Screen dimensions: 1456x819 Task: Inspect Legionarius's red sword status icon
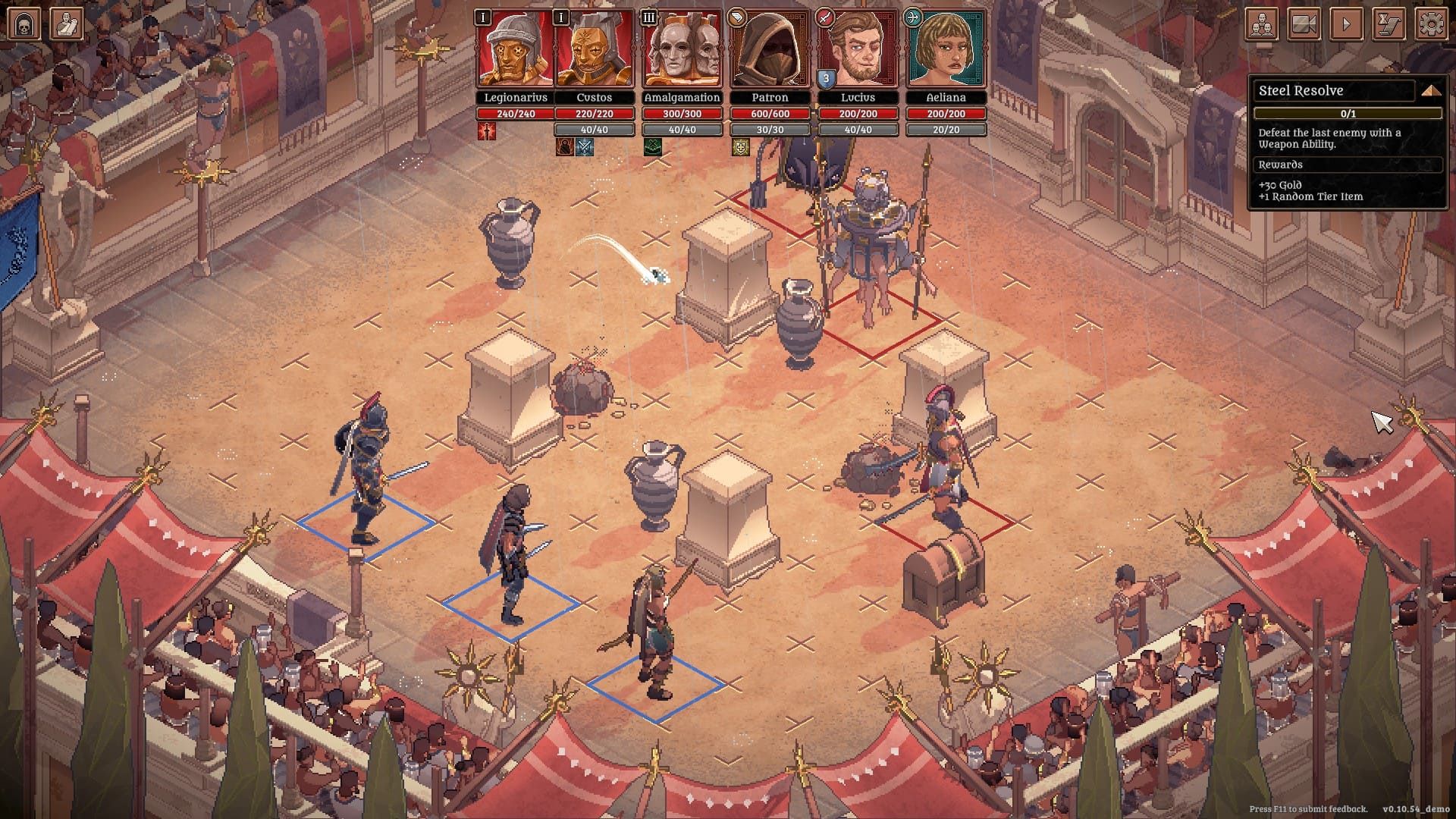(487, 131)
